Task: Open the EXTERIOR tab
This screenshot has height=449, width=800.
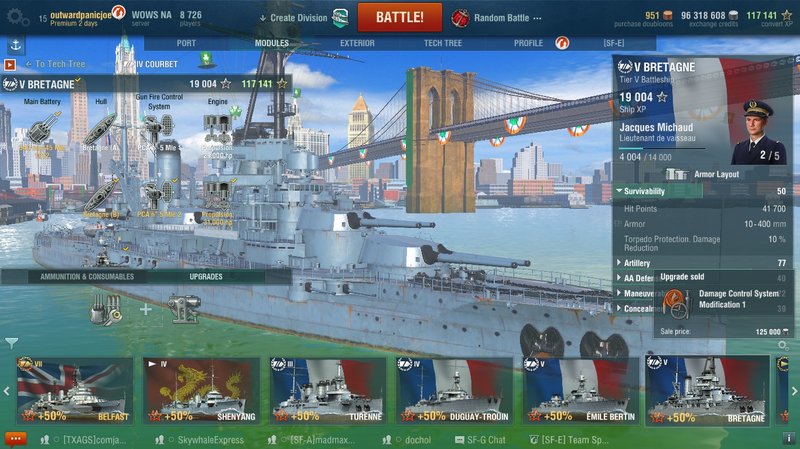Action: (x=357, y=44)
